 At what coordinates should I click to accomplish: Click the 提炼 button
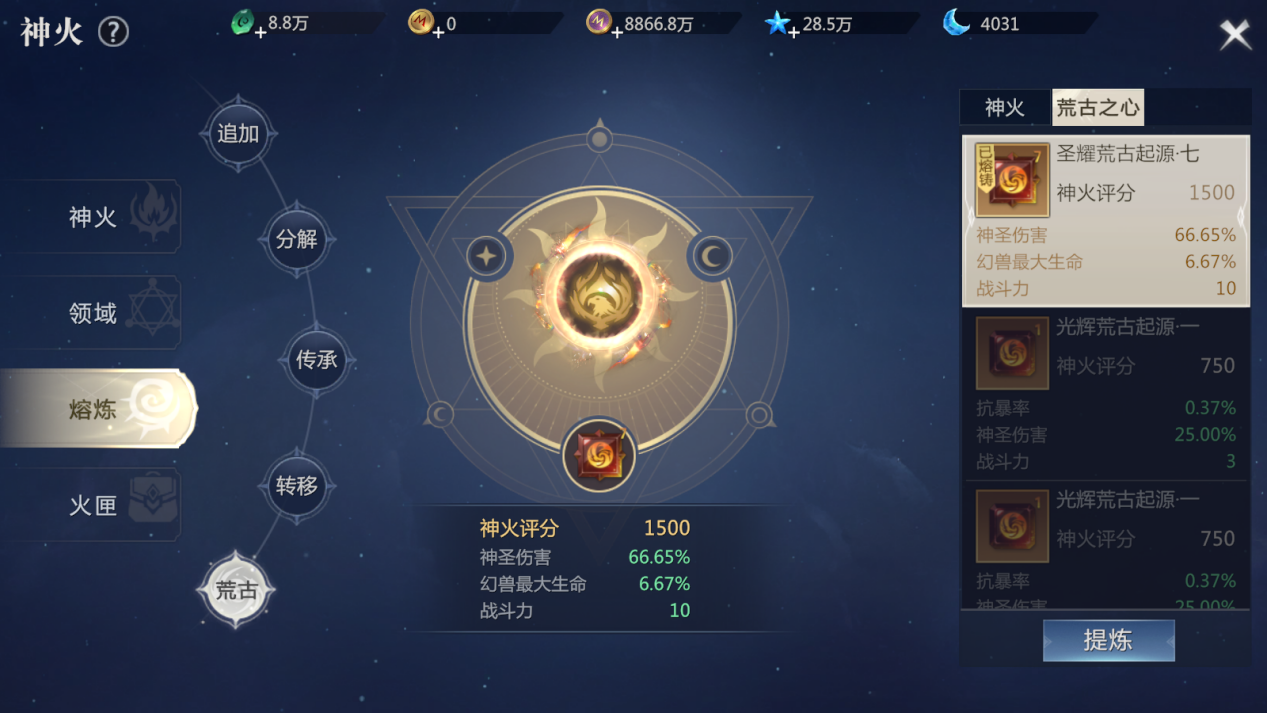point(1108,641)
